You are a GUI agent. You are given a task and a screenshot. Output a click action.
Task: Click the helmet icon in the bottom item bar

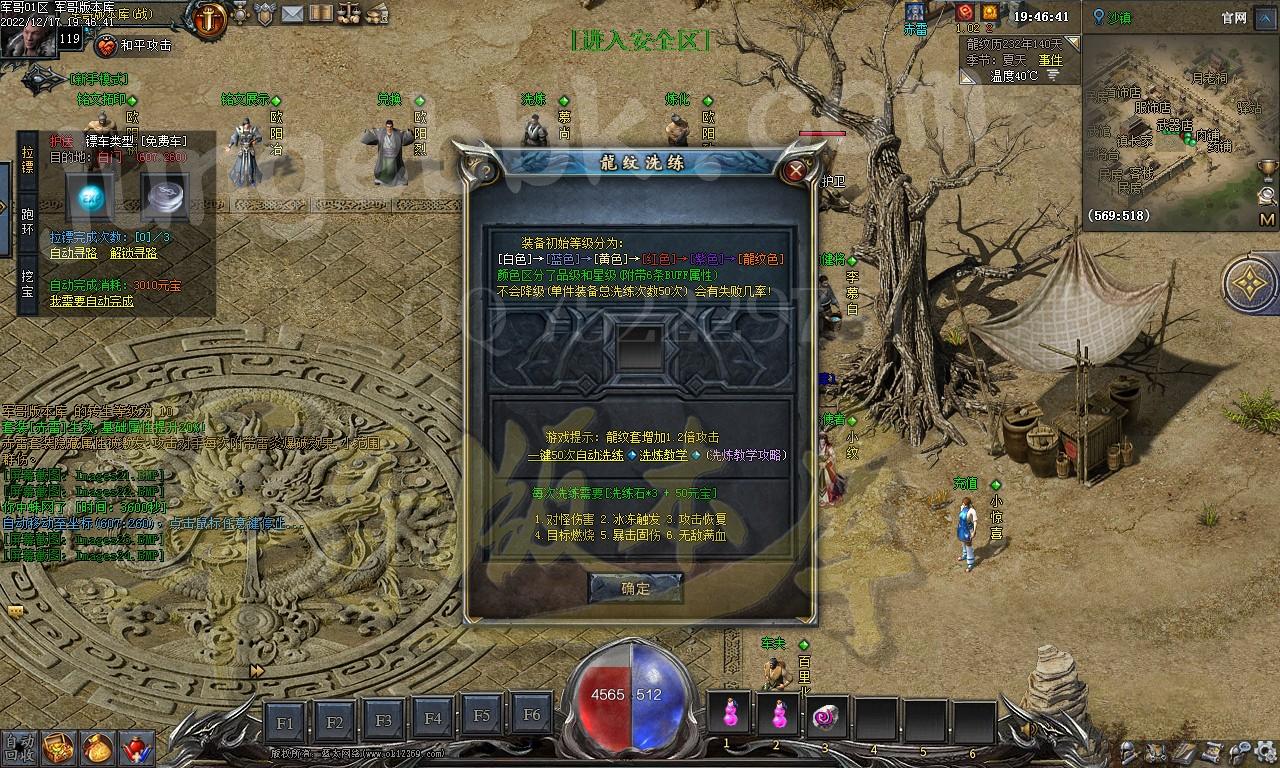pos(1127,751)
